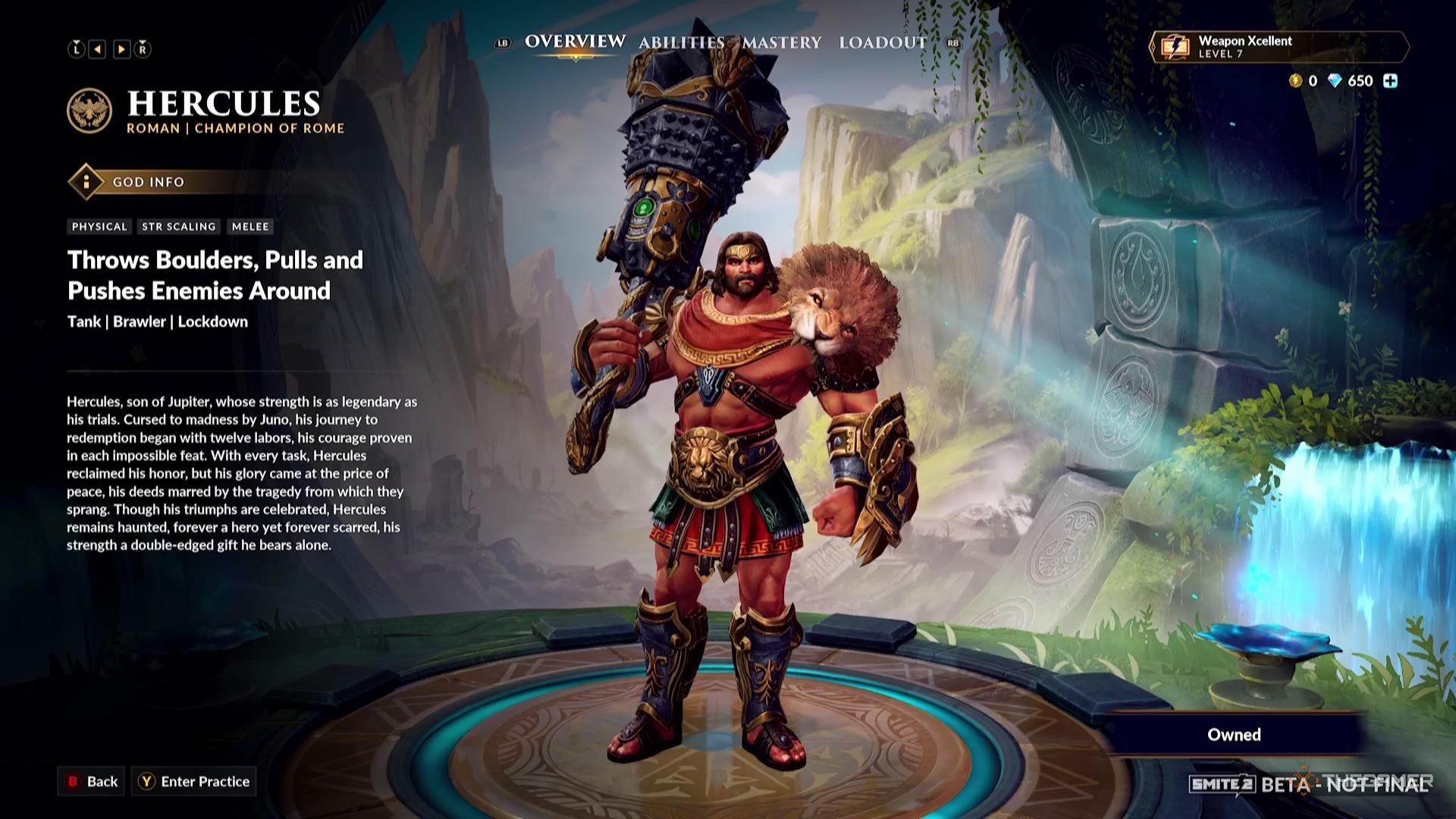Image resolution: width=1456 pixels, height=819 pixels.
Task: Select the blue diamond gems icon
Action: (x=1335, y=81)
